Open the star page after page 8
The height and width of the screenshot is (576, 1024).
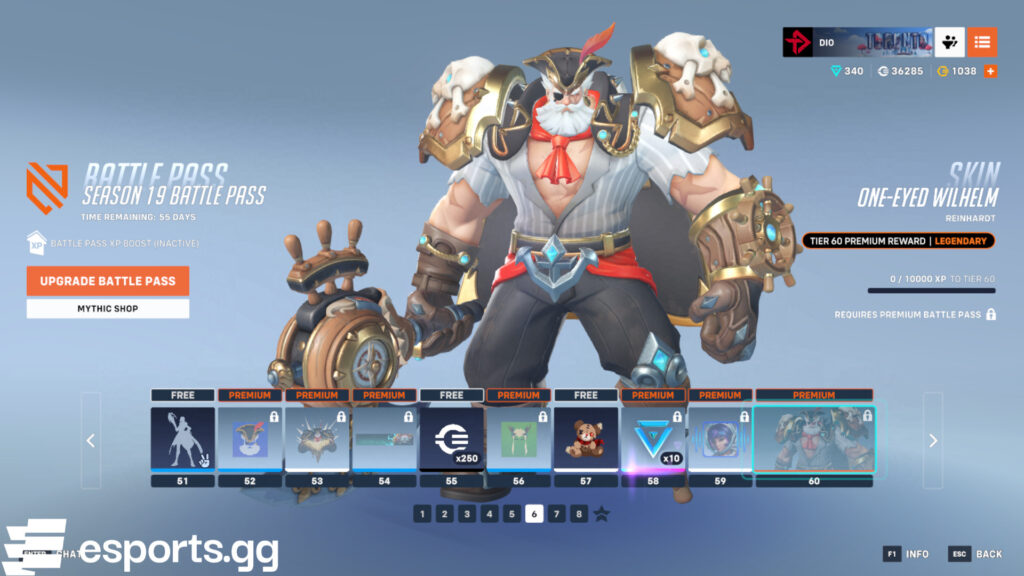tap(602, 514)
